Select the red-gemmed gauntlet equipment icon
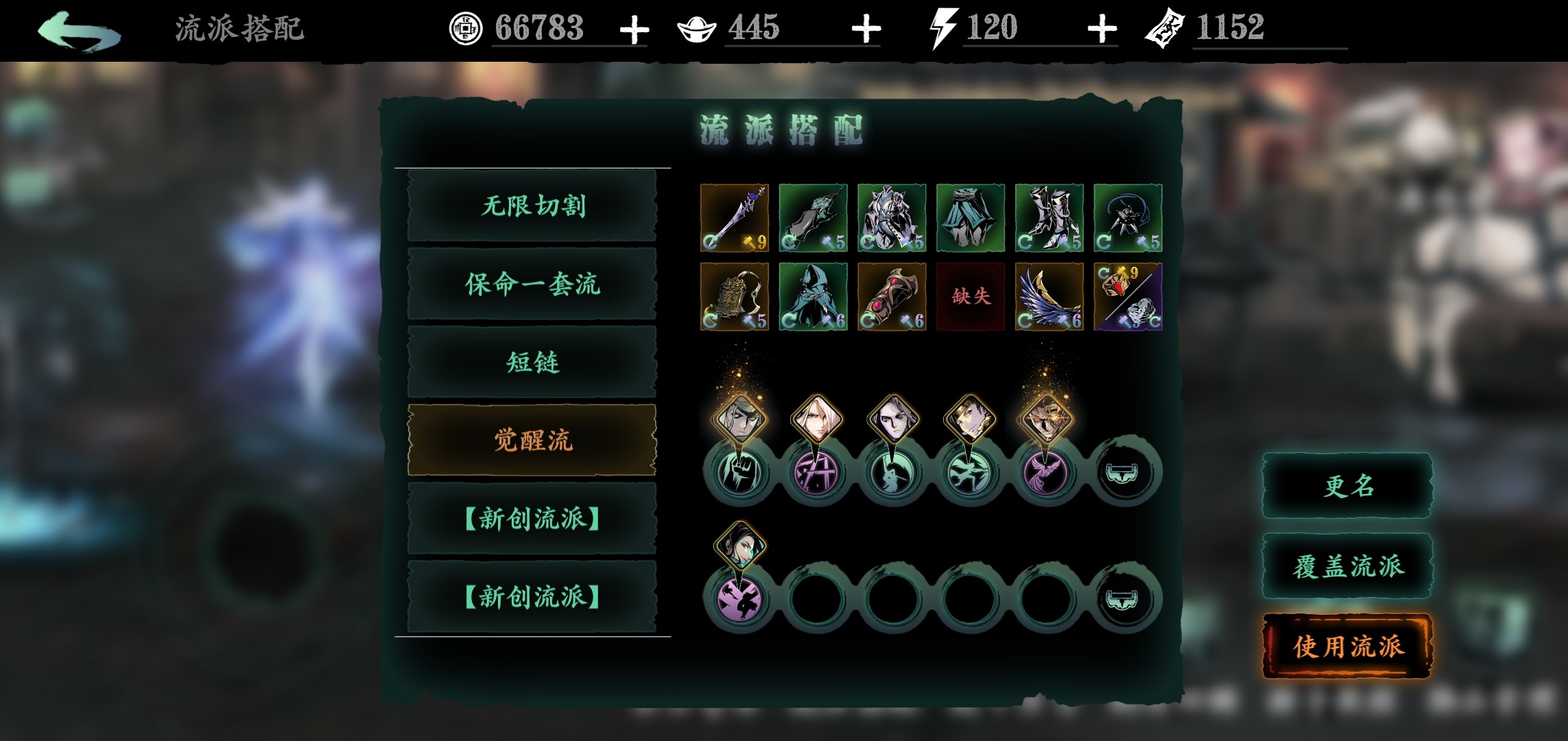 point(892,296)
